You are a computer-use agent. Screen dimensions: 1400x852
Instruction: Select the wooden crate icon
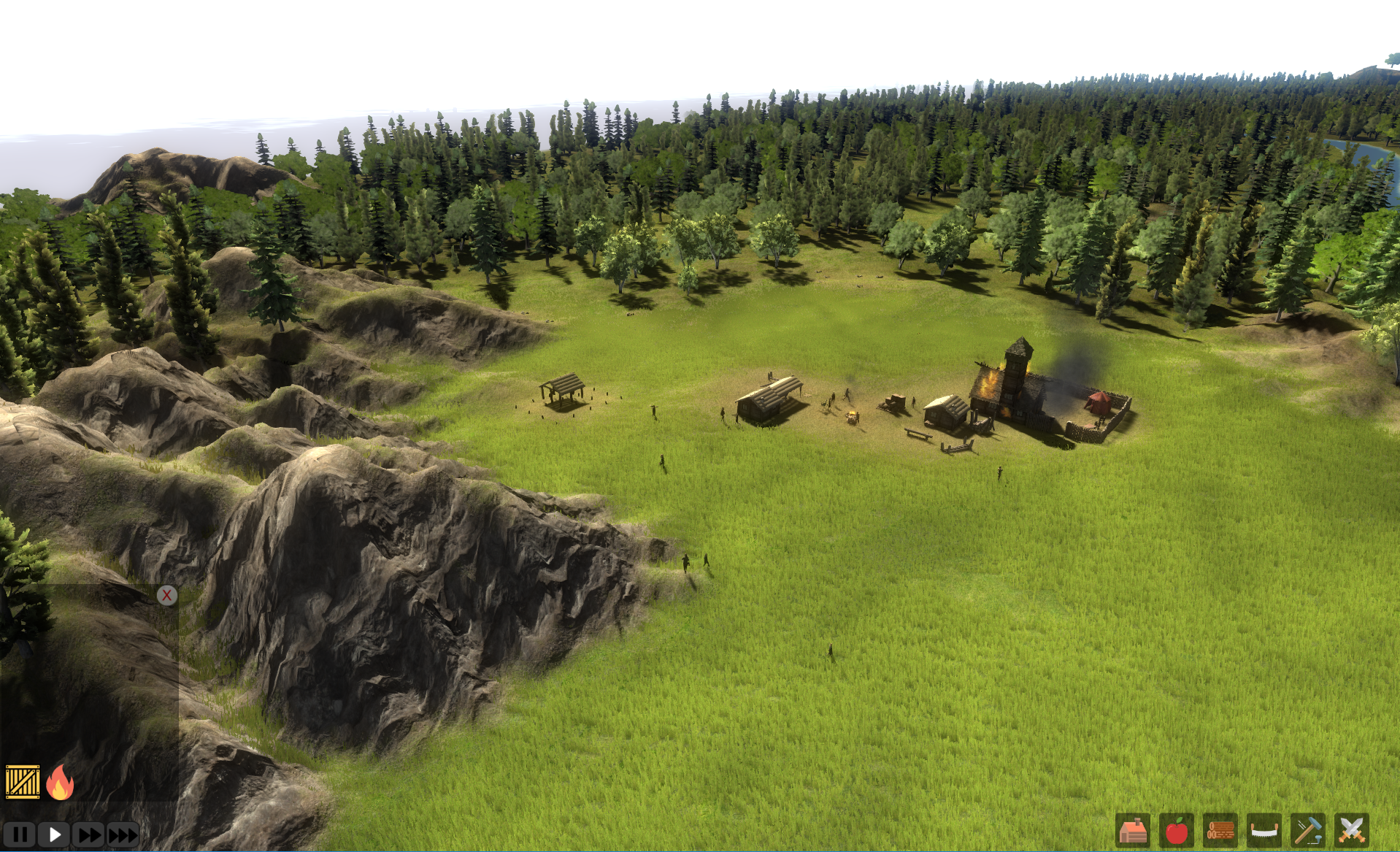click(x=23, y=782)
